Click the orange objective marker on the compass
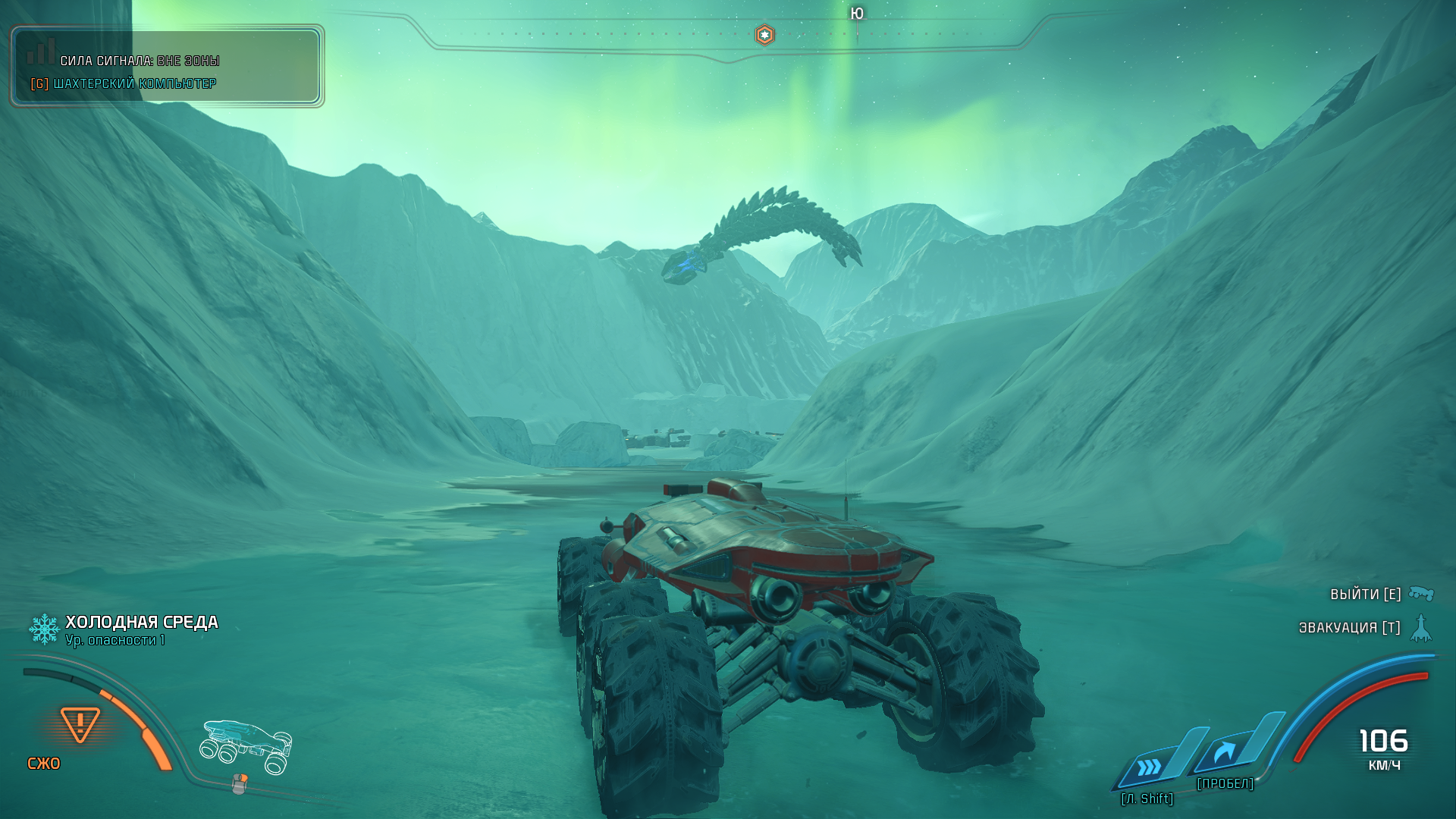 (x=764, y=35)
